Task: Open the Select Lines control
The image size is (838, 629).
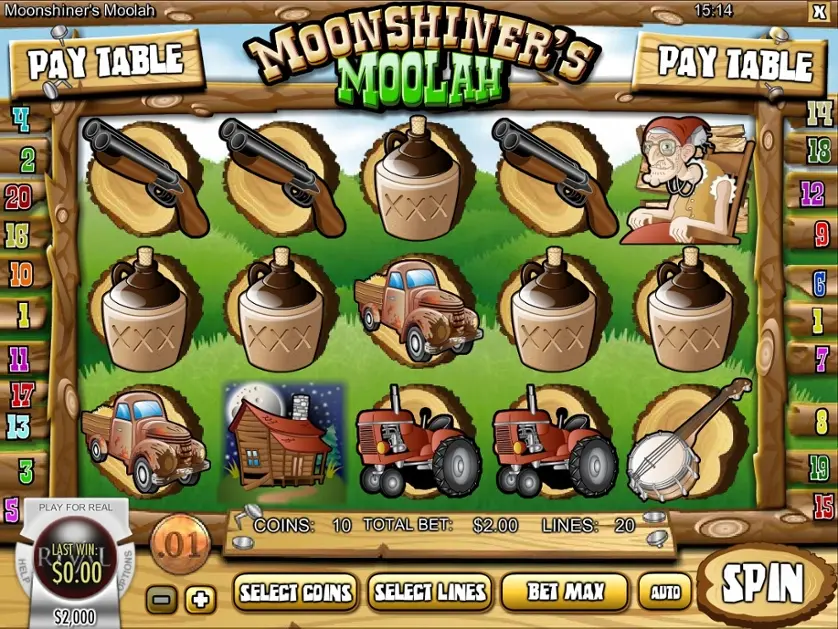Action: click(430, 592)
